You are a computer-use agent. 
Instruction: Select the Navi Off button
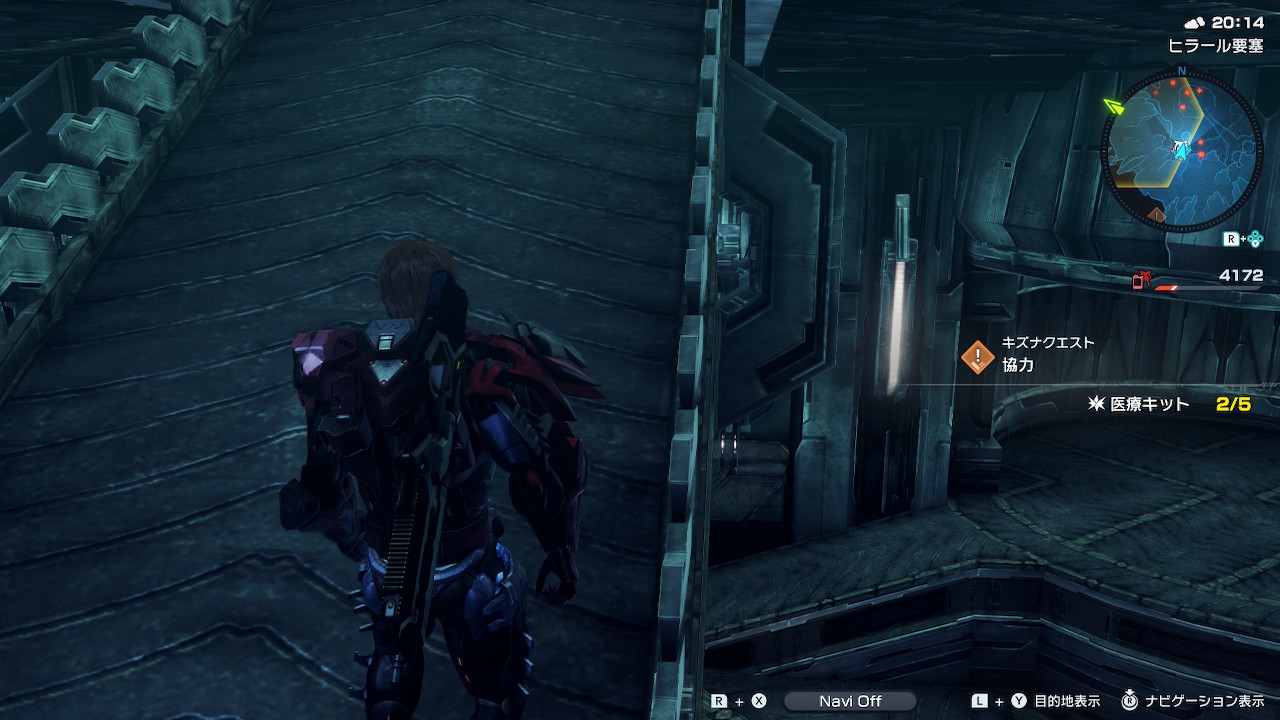849,701
